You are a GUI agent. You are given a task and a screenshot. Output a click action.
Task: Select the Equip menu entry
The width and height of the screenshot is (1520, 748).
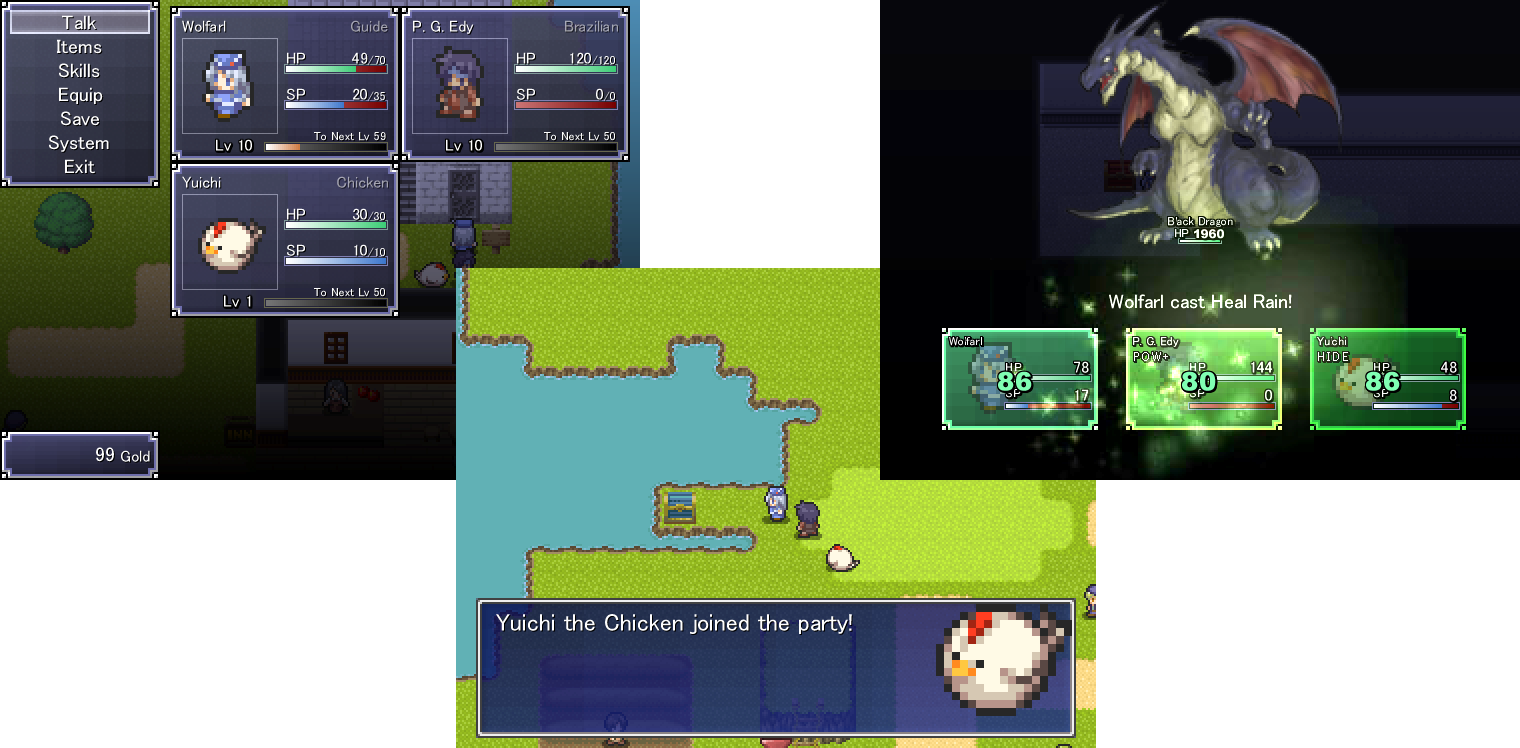(x=79, y=94)
